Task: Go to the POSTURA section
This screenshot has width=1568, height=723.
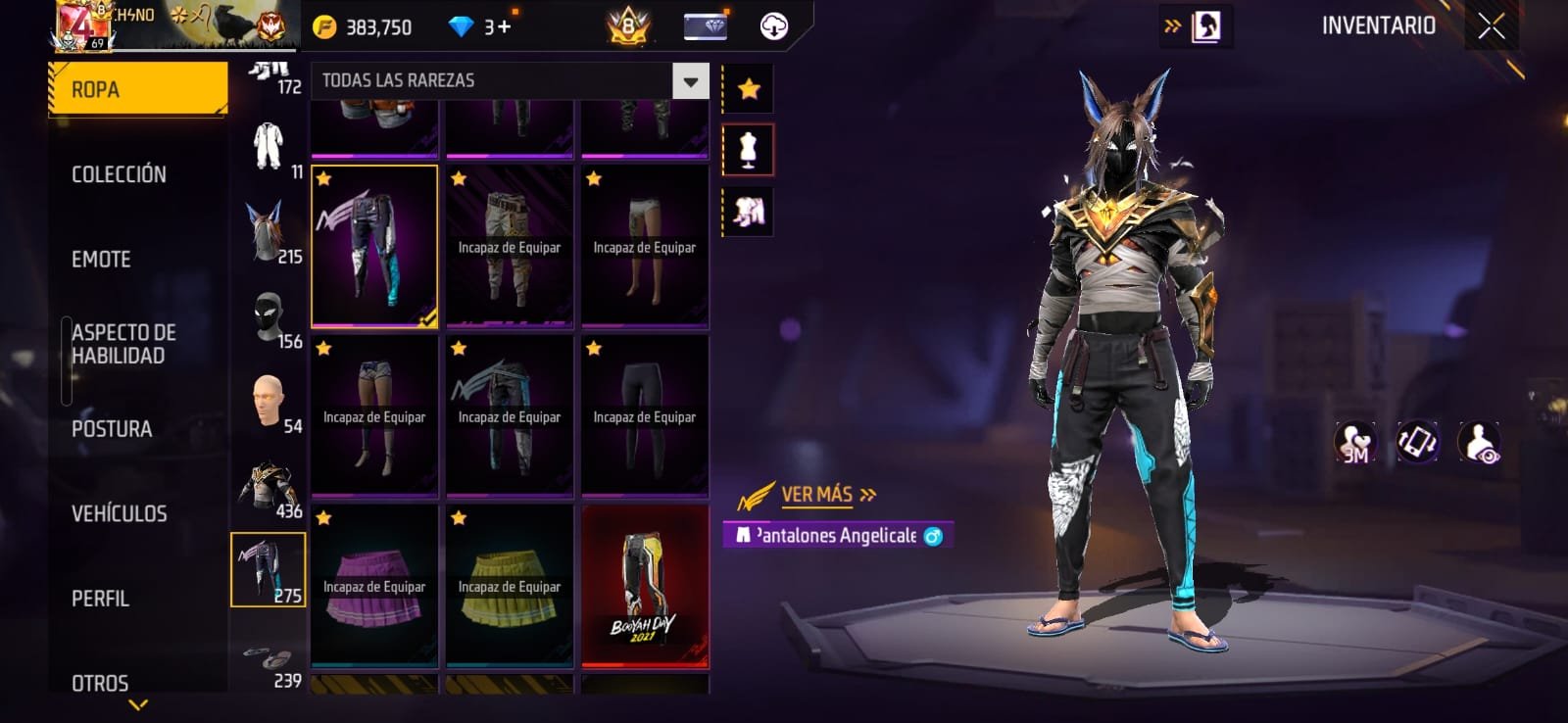Action: 112,429
